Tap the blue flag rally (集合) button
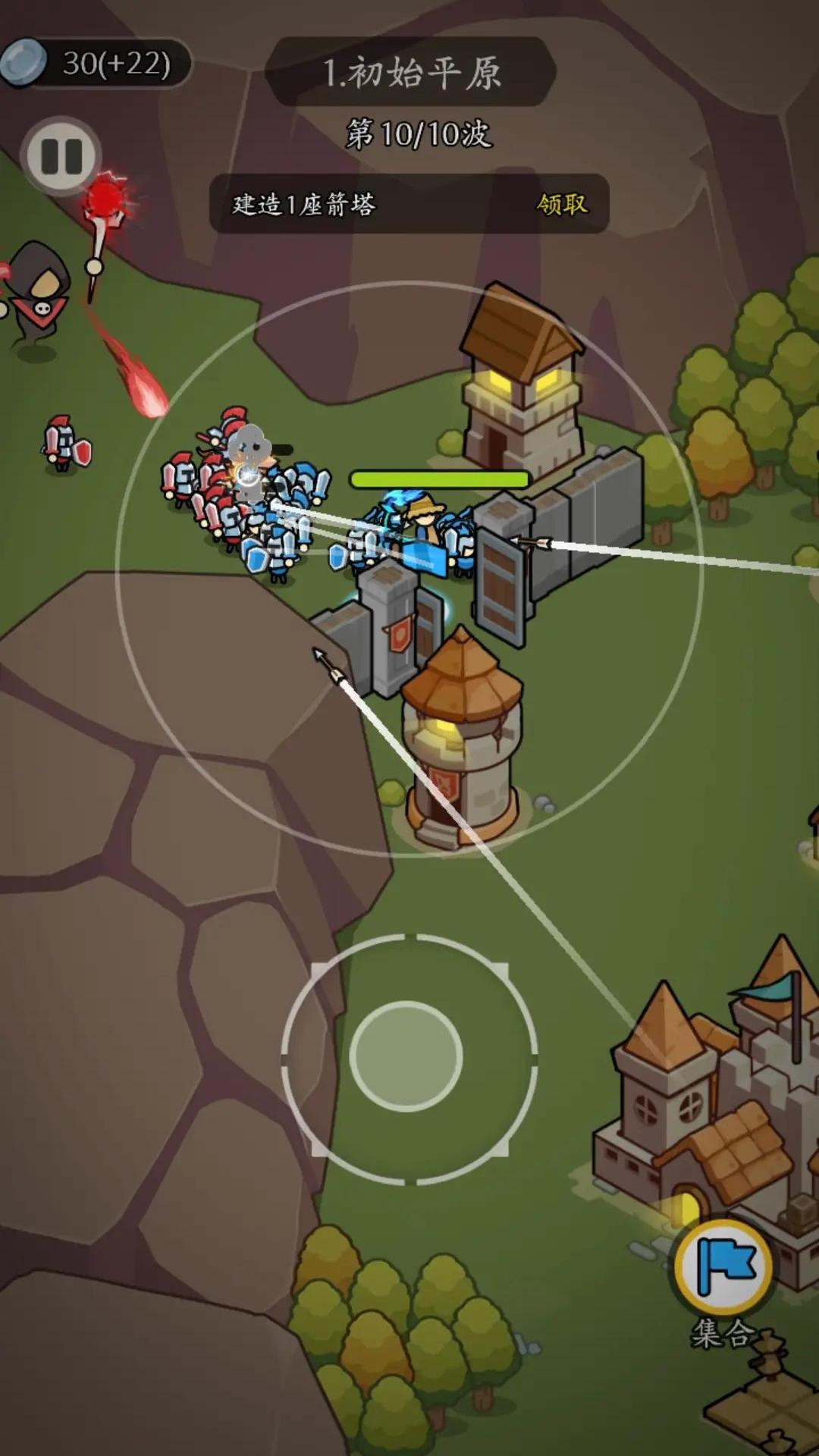The image size is (819, 1456). coord(723,1267)
